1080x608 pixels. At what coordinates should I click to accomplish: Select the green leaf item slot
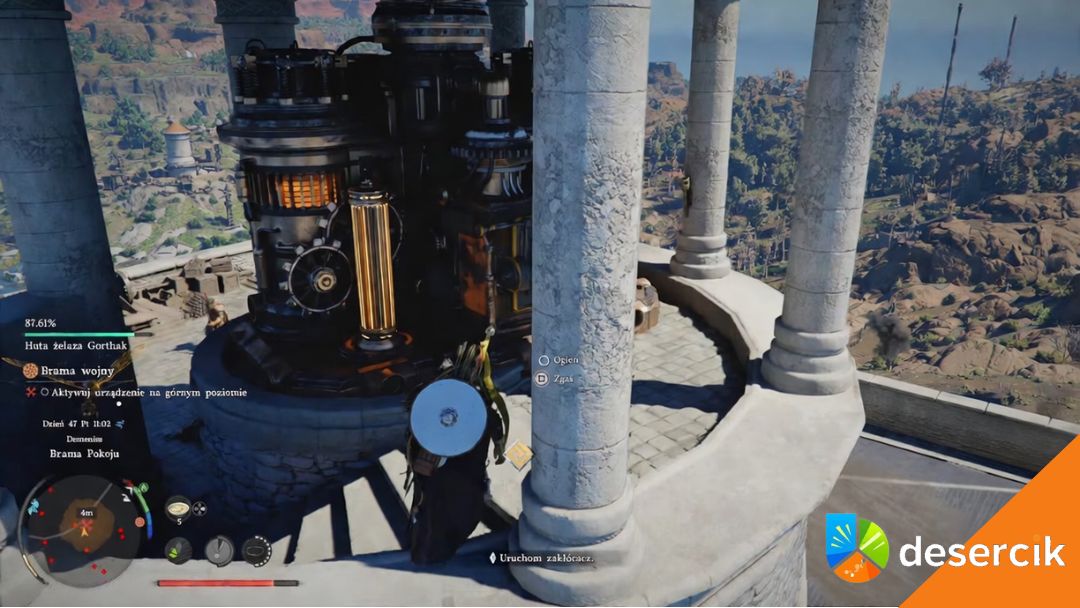[178, 549]
